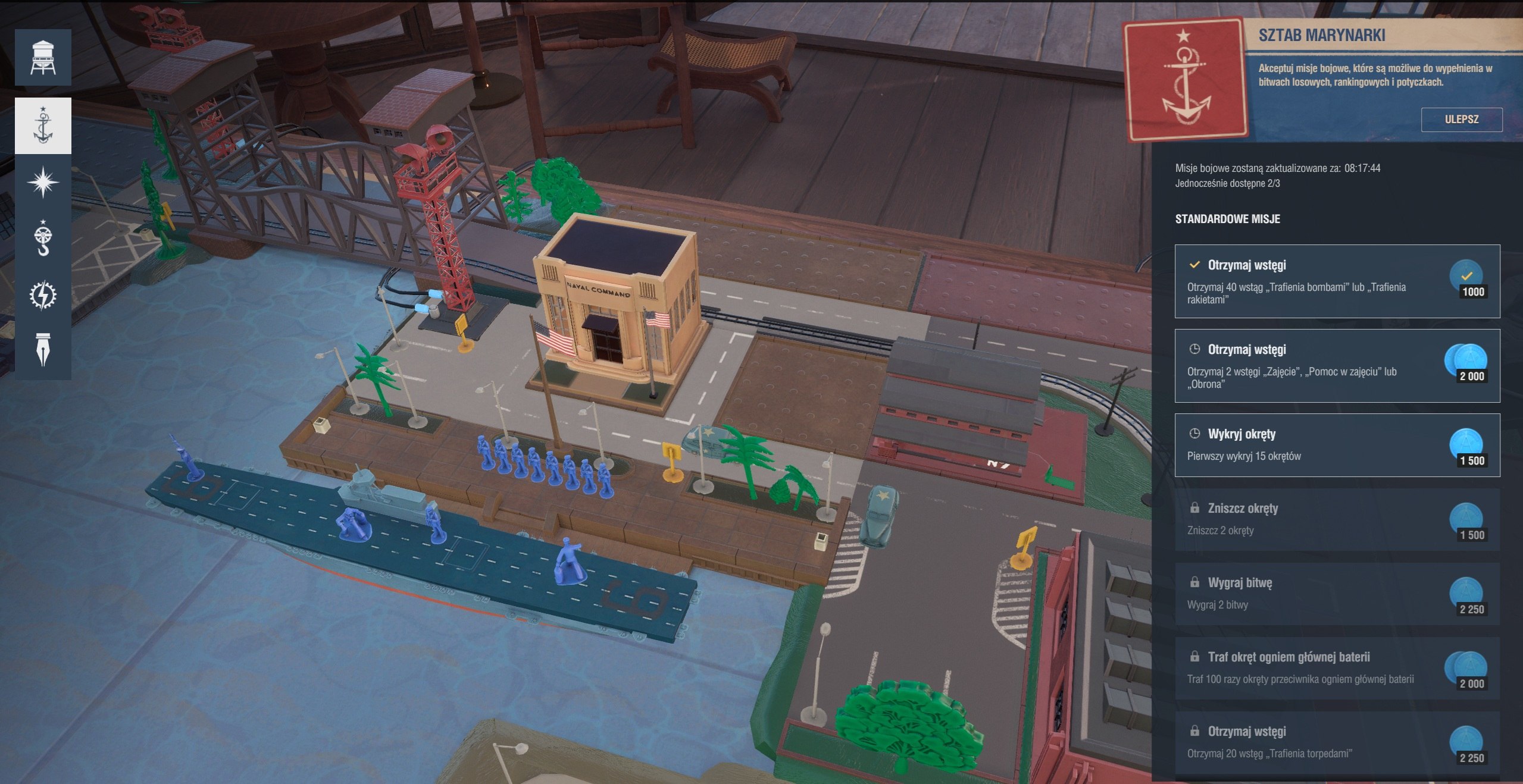This screenshot has height=784, width=1523.
Task: Select the capture ribbons mission for 2 000
Action: [1337, 366]
